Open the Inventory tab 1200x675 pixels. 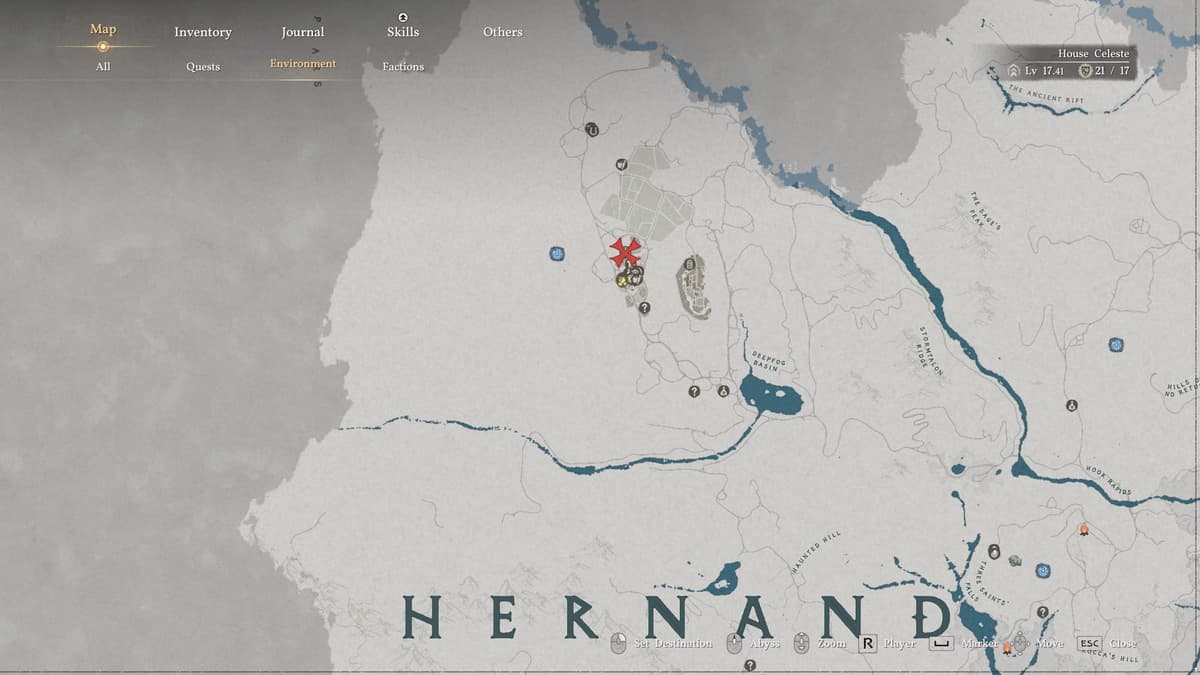202,32
